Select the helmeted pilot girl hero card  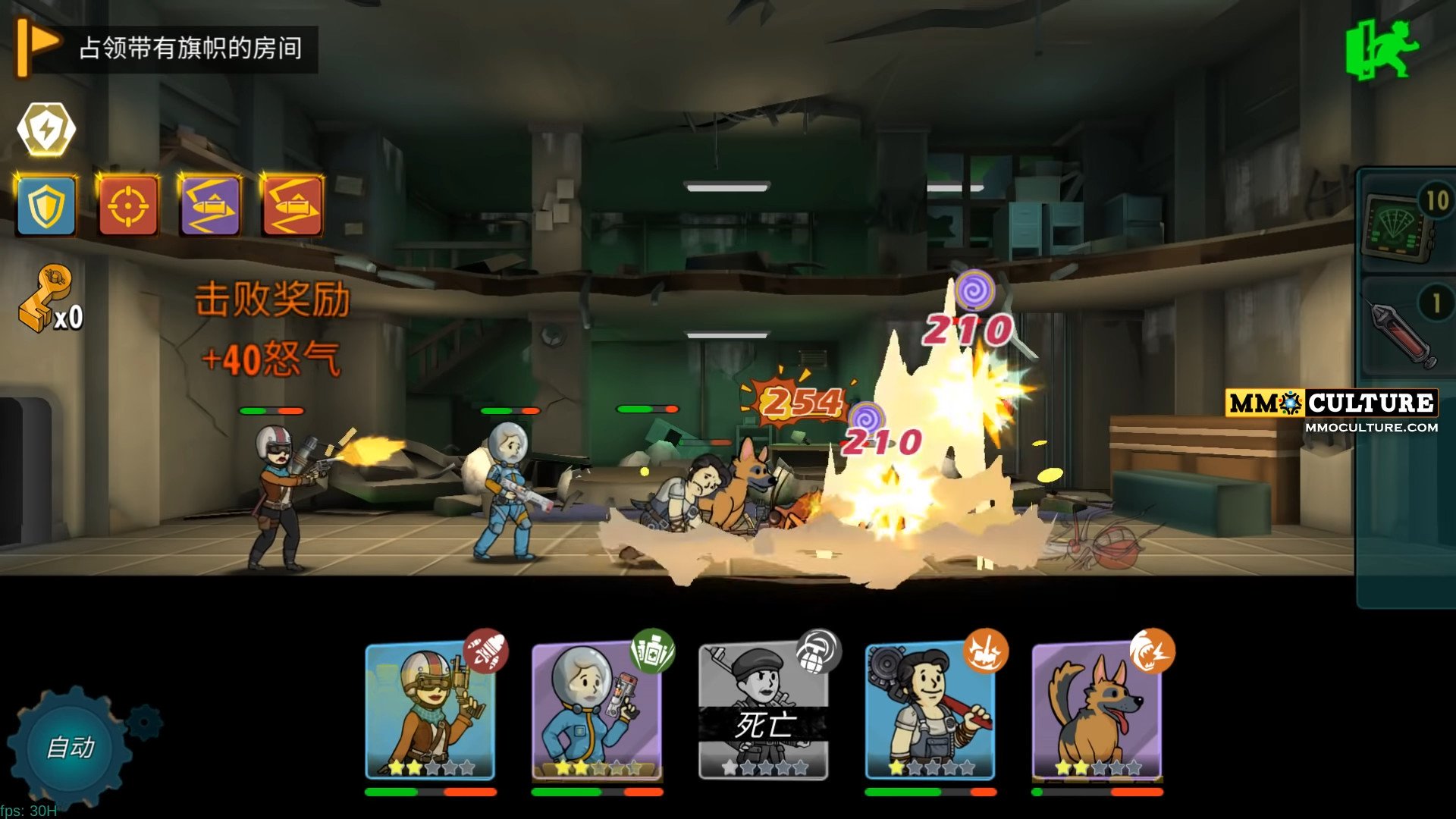tap(430, 711)
